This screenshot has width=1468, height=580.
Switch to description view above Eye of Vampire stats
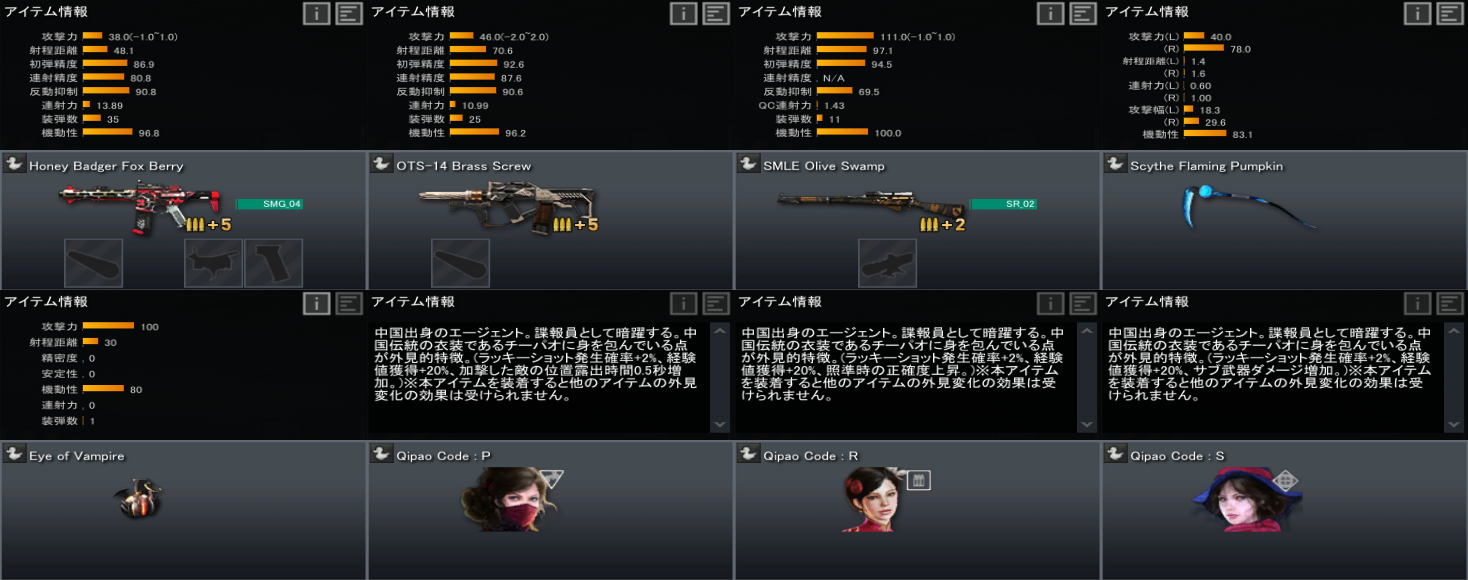coord(349,303)
